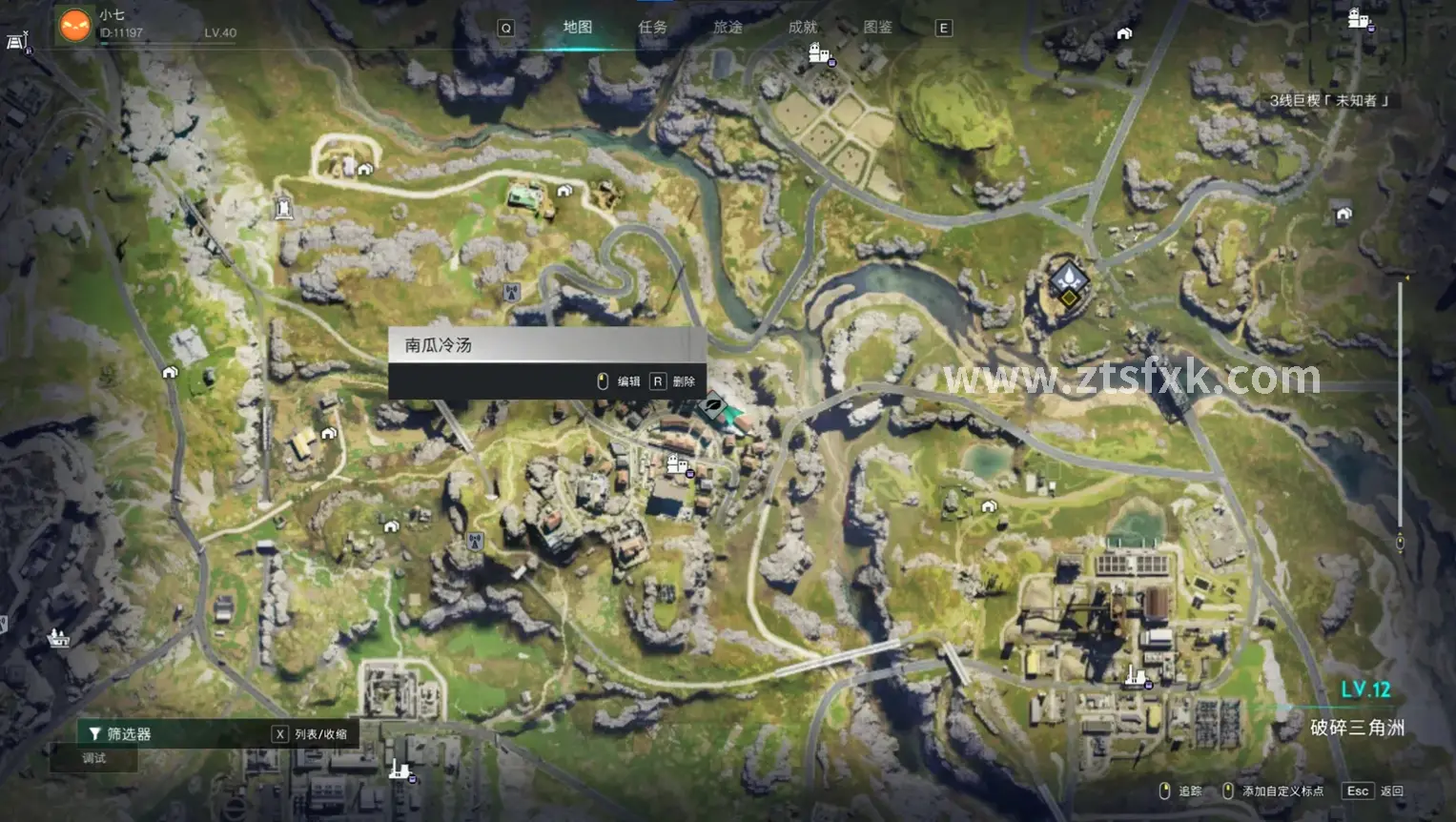Edit the 南瓜冷汤 custom marker via 编辑

(620, 381)
